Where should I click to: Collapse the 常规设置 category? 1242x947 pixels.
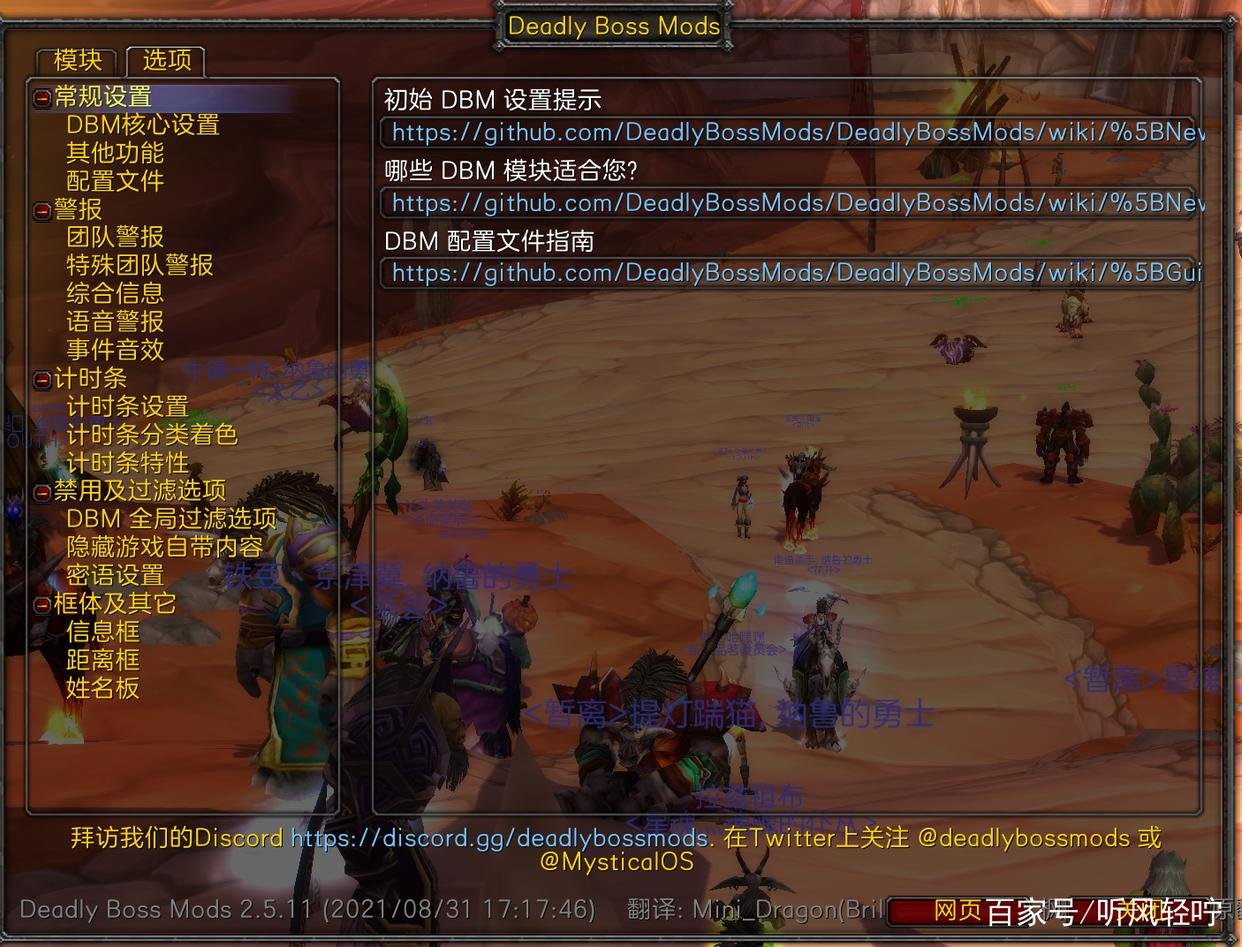[43, 98]
